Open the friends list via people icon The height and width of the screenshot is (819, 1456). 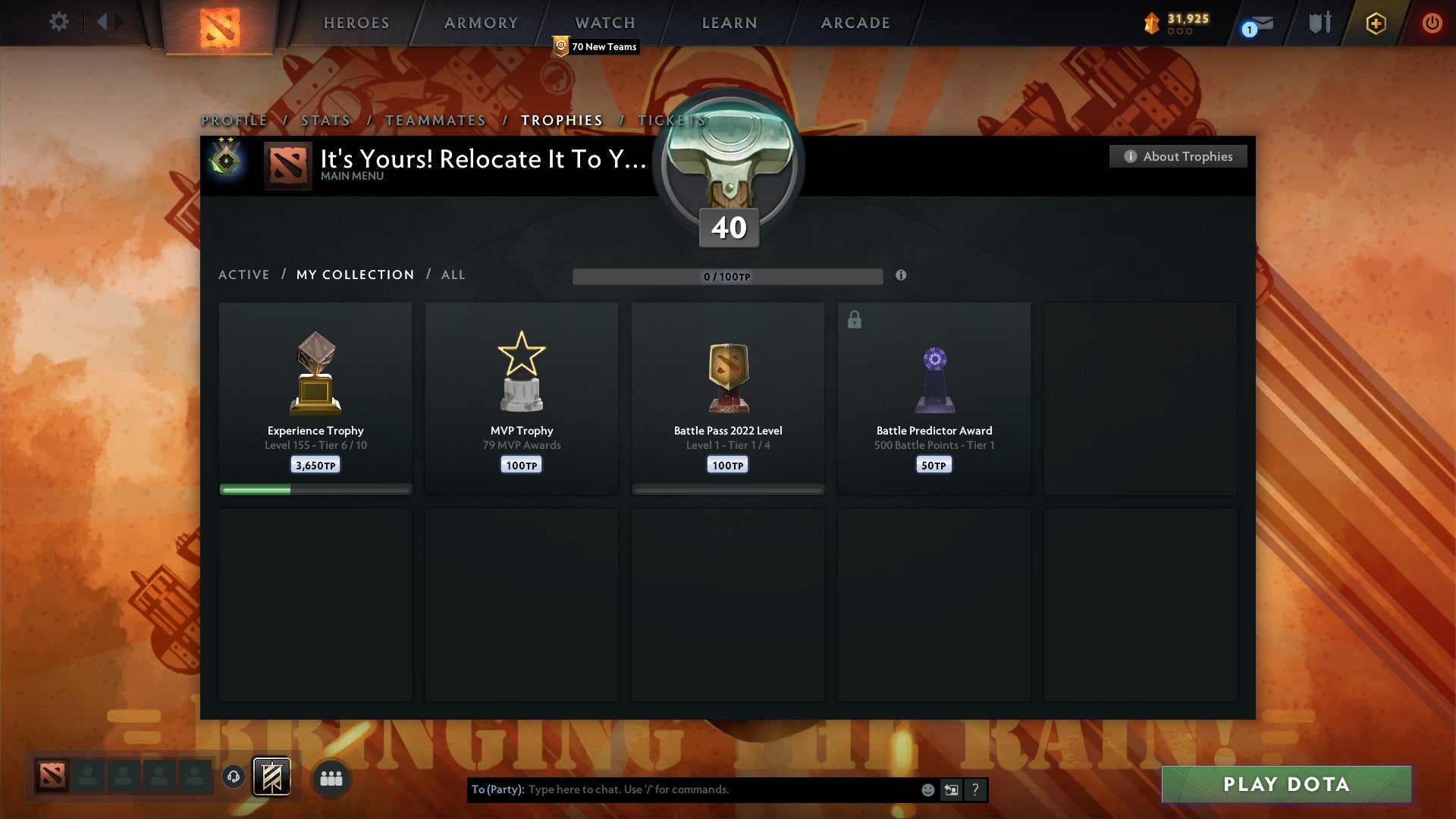click(330, 777)
